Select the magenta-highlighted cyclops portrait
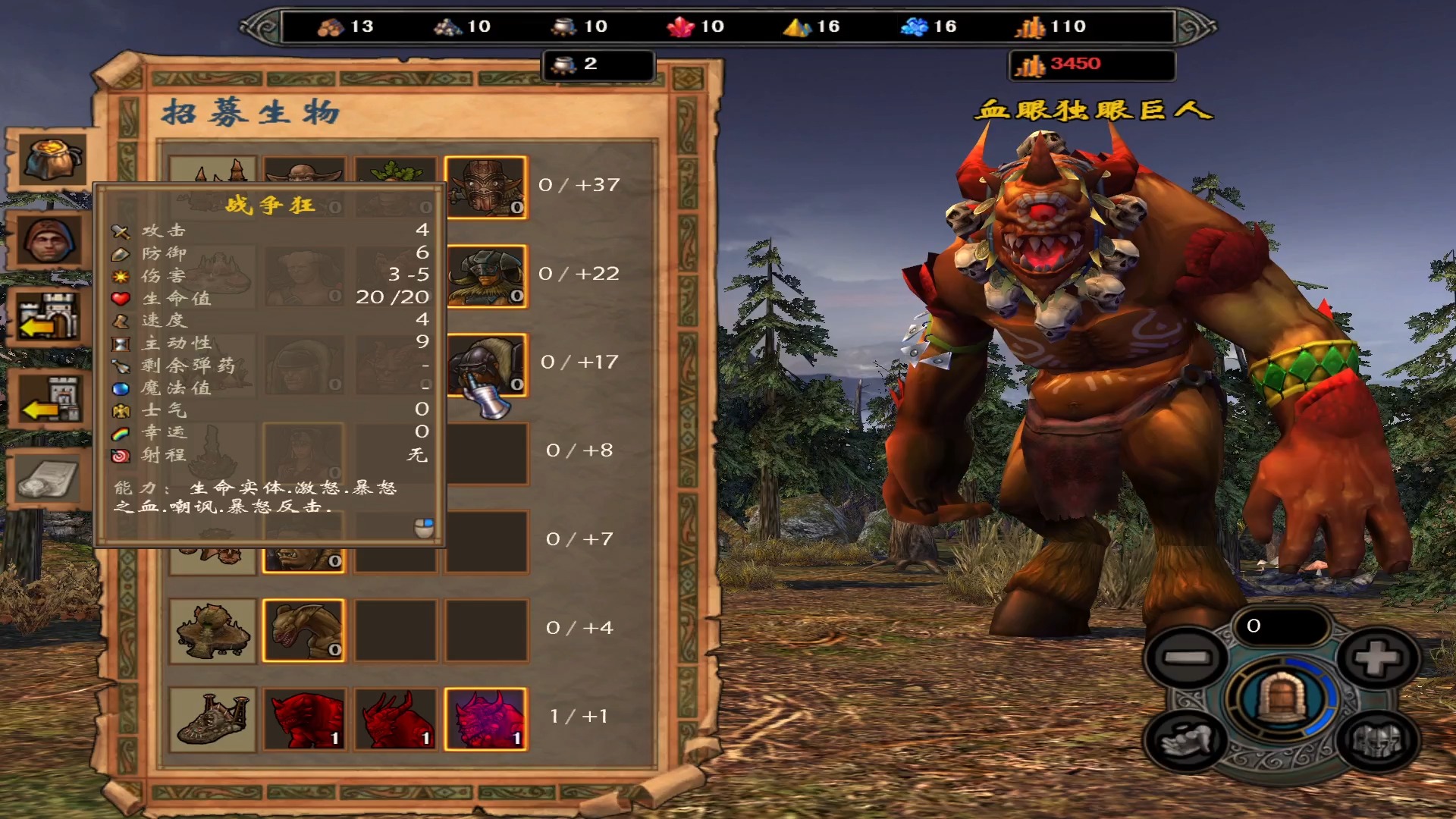 pyautogui.click(x=485, y=718)
